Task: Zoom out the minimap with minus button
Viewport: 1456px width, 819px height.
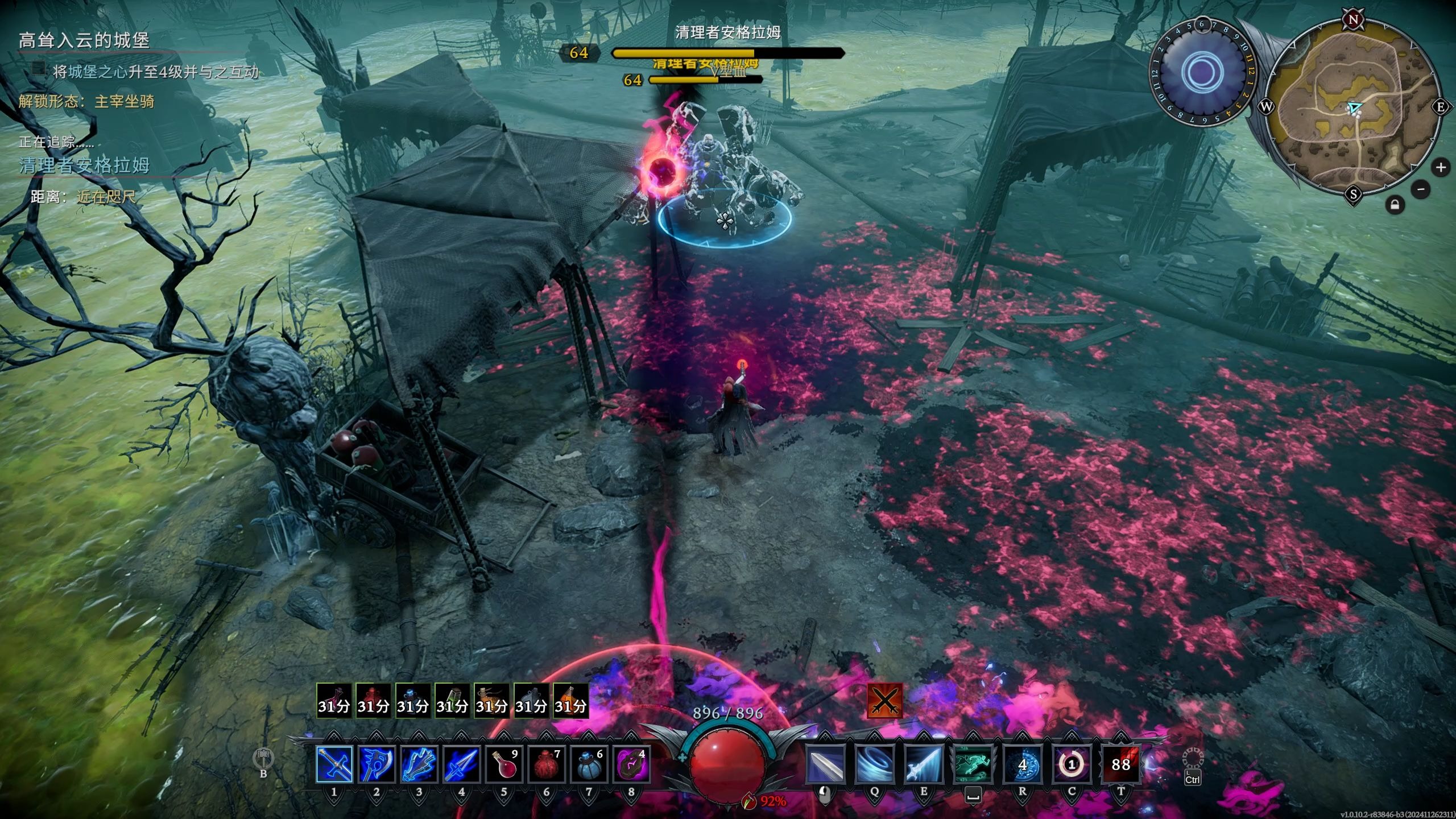Action: tap(1421, 189)
